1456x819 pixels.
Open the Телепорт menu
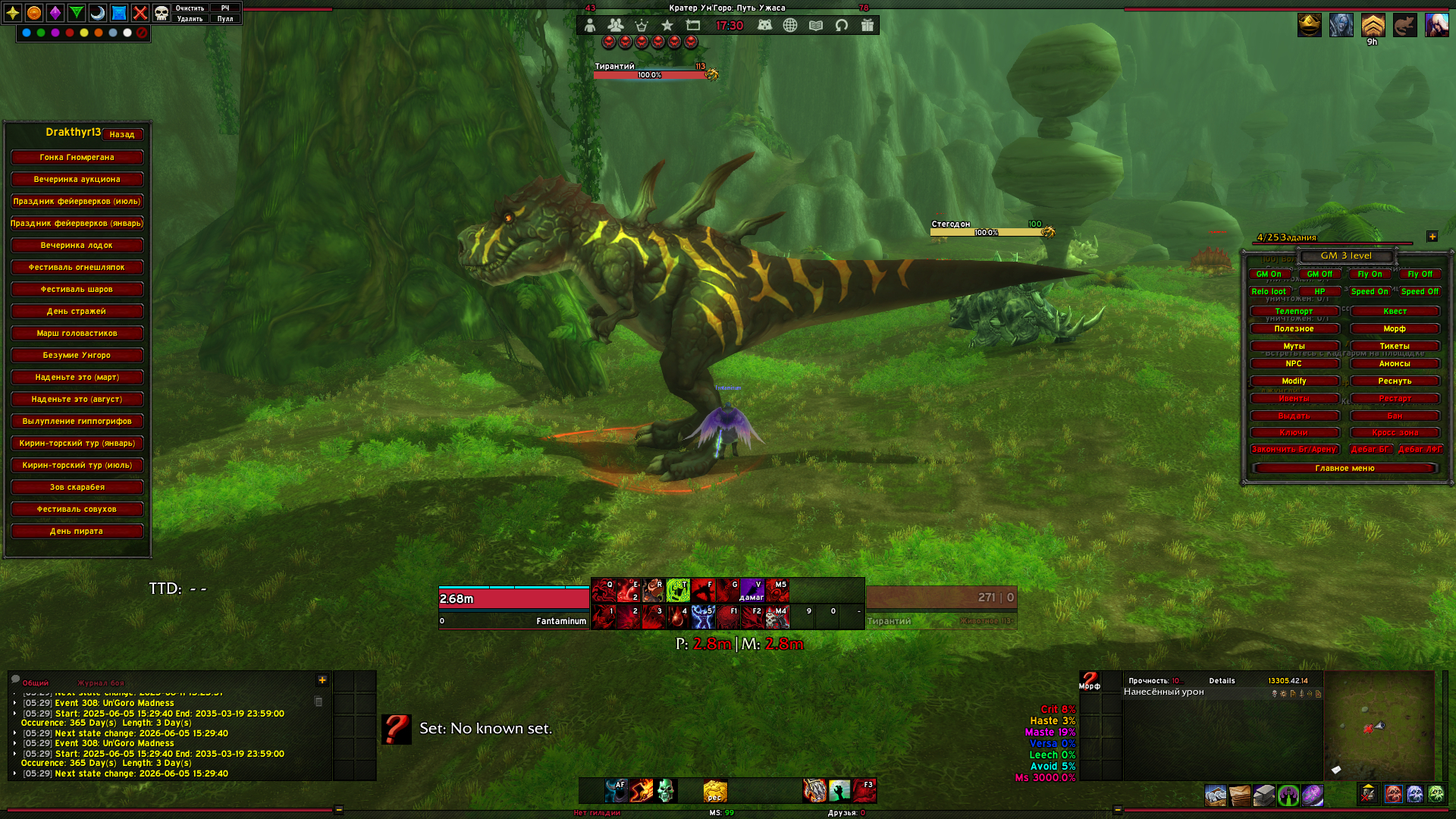(x=1294, y=311)
